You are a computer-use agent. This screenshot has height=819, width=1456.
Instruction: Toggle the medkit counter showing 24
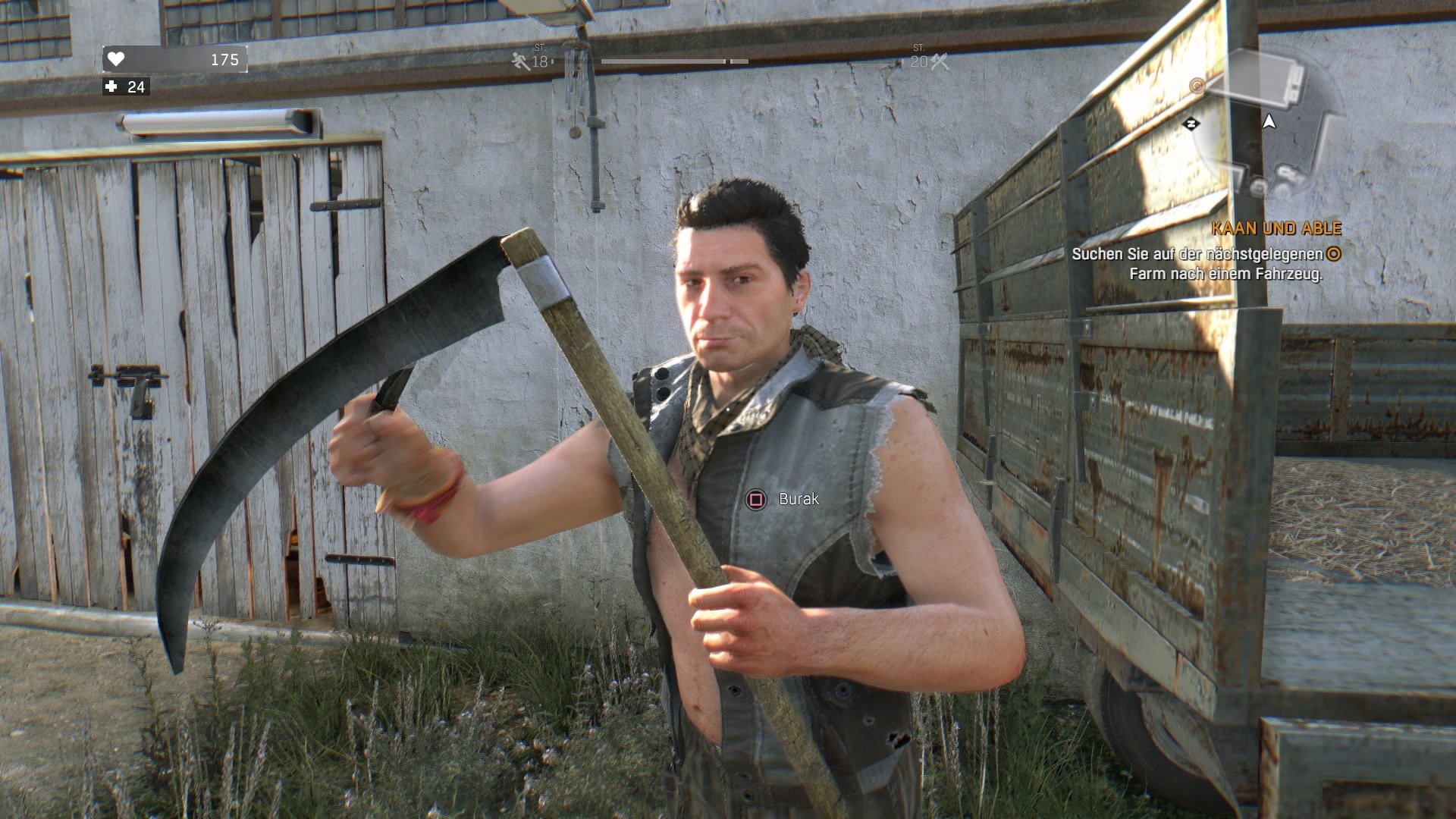click(136, 87)
